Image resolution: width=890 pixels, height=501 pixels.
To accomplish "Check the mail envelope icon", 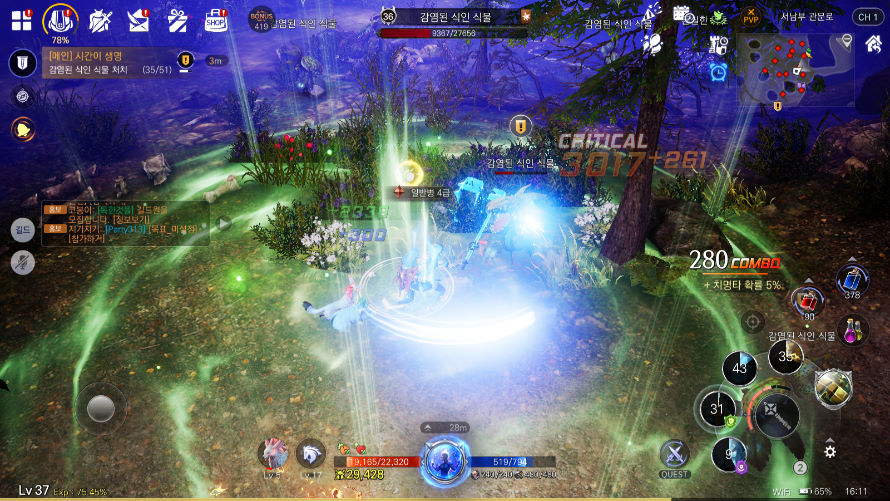I will pos(138,19).
